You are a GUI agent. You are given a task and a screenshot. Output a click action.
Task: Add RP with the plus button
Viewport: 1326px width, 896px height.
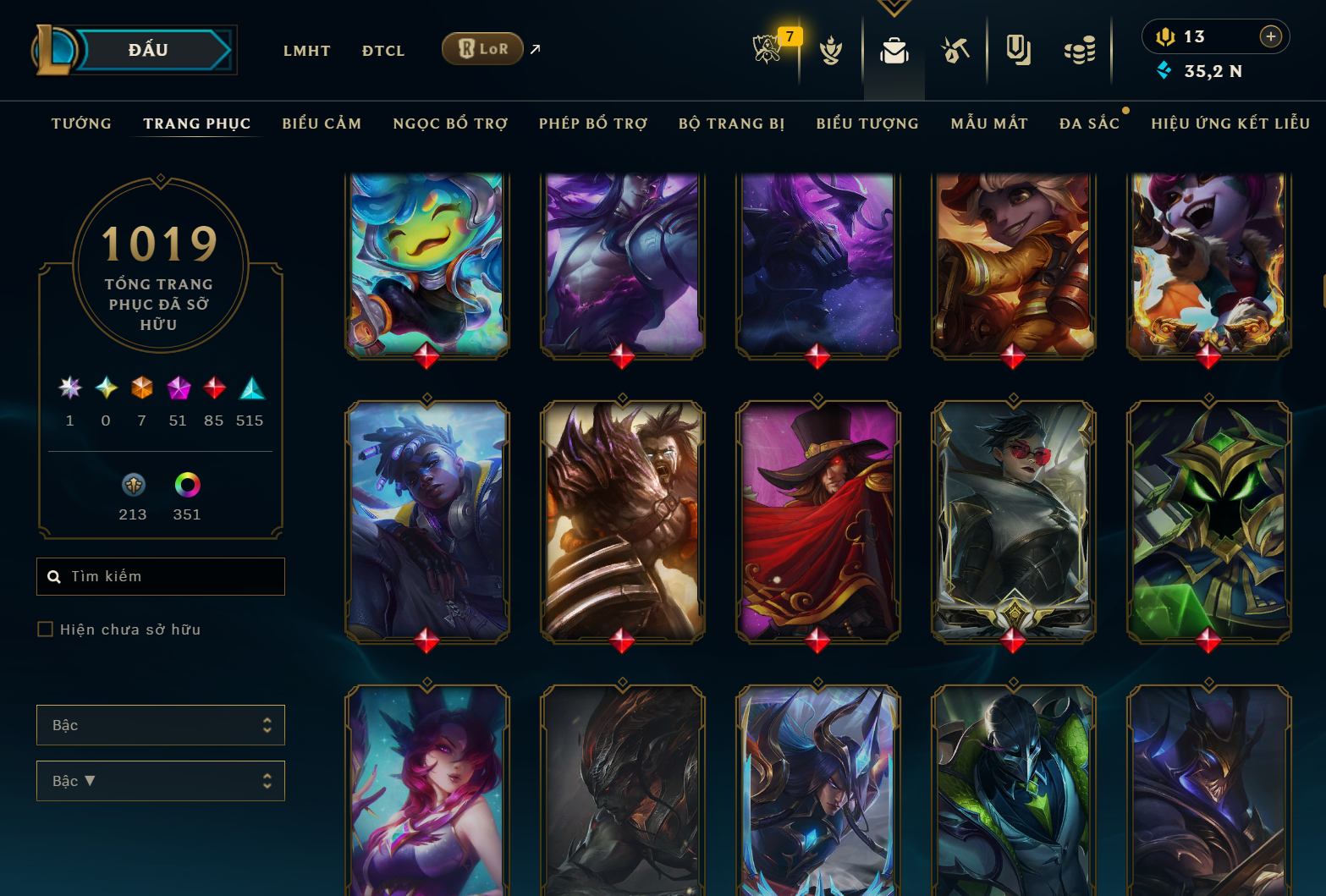pyautogui.click(x=1270, y=36)
